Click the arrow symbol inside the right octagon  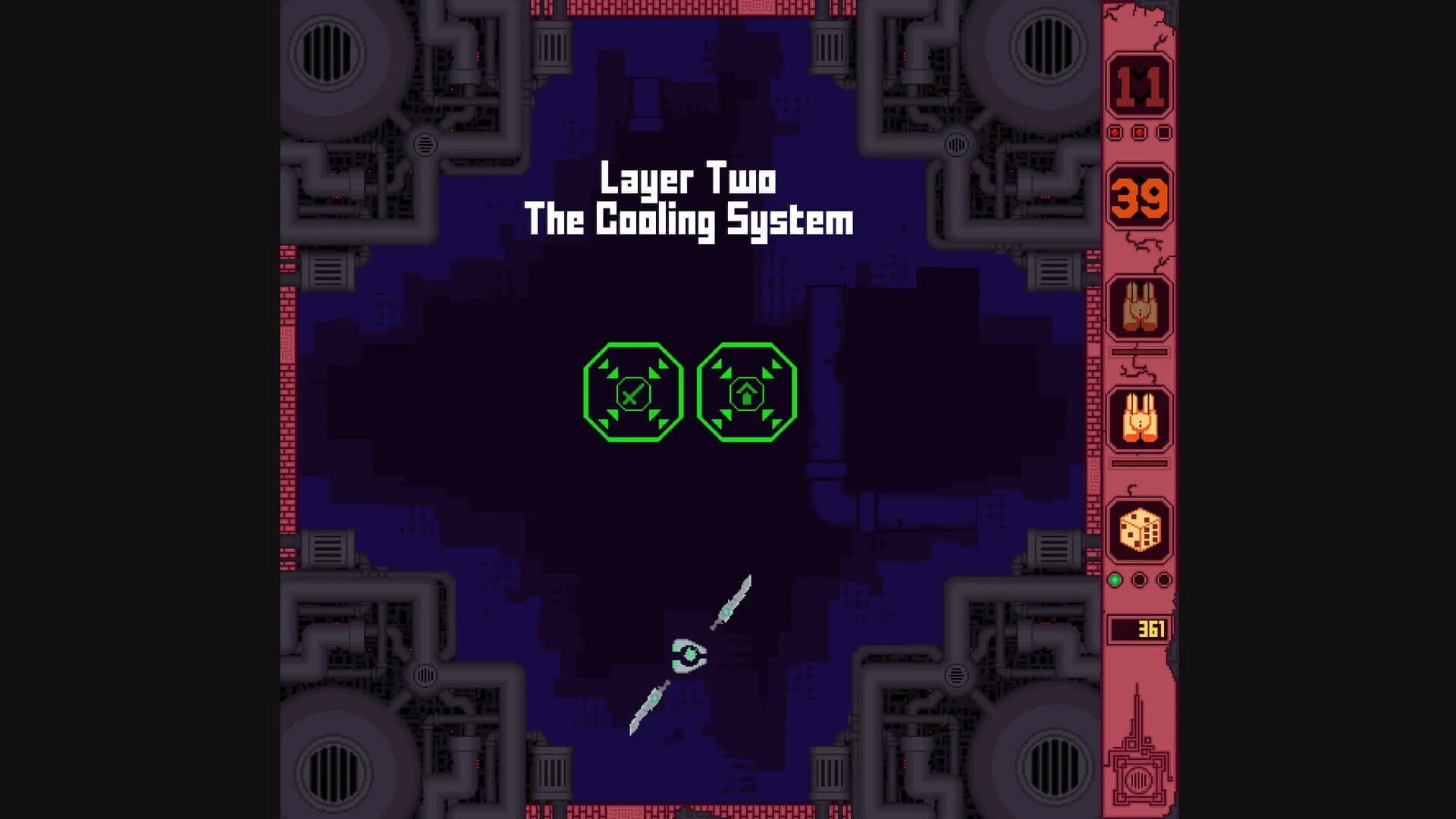(x=747, y=394)
